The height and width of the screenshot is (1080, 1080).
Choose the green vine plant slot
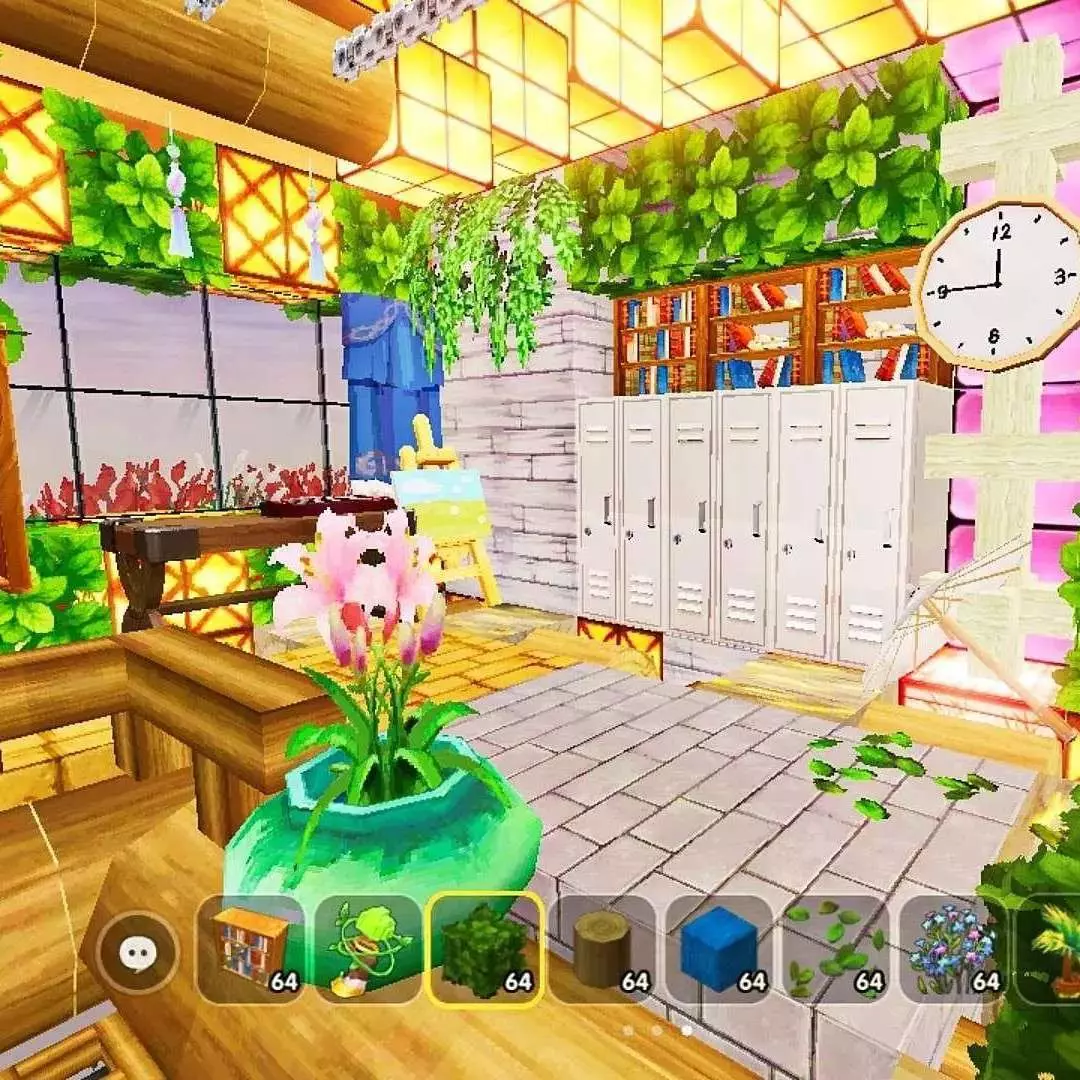pos(367,949)
